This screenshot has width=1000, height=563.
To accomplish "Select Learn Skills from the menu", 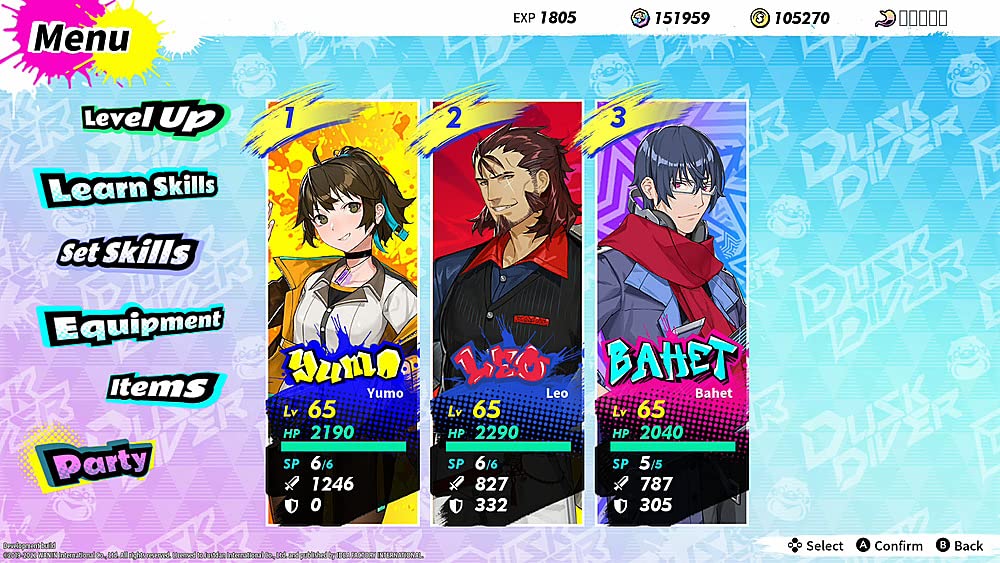I will (131, 187).
